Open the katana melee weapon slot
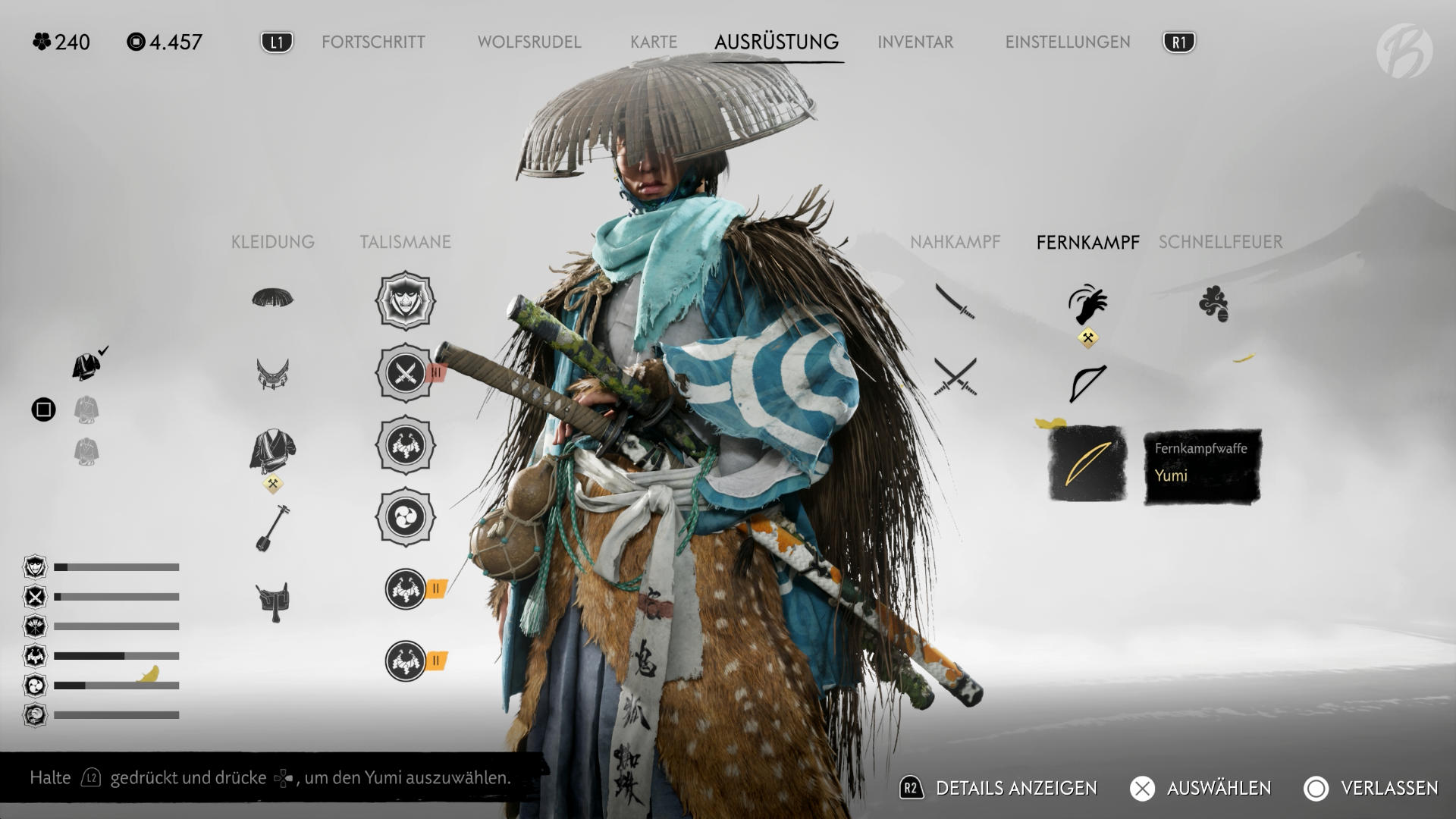Image resolution: width=1456 pixels, height=819 pixels. [x=955, y=301]
